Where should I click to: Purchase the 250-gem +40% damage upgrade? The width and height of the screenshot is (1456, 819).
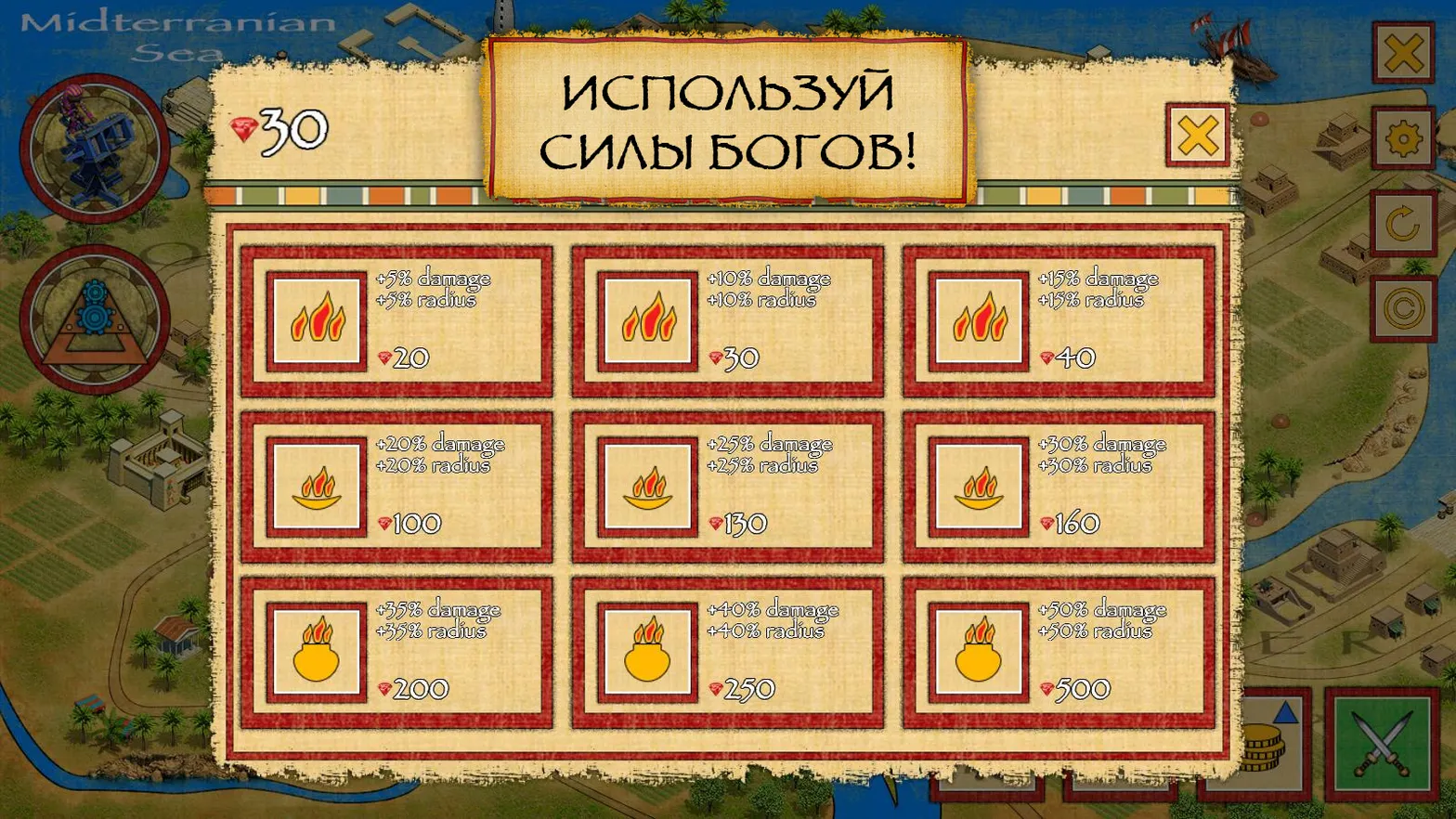[x=730, y=650]
